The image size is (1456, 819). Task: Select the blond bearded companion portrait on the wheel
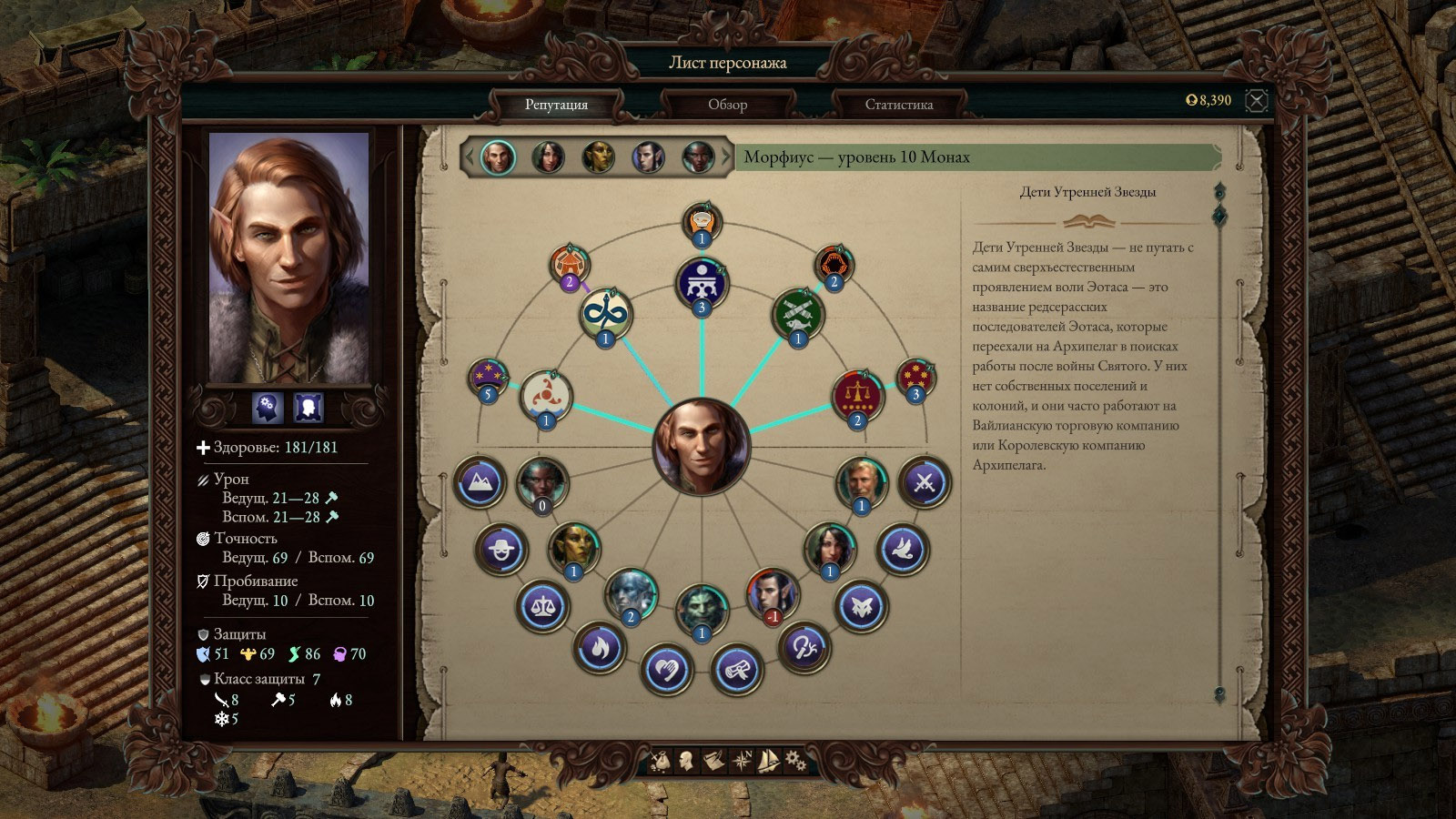point(861,482)
